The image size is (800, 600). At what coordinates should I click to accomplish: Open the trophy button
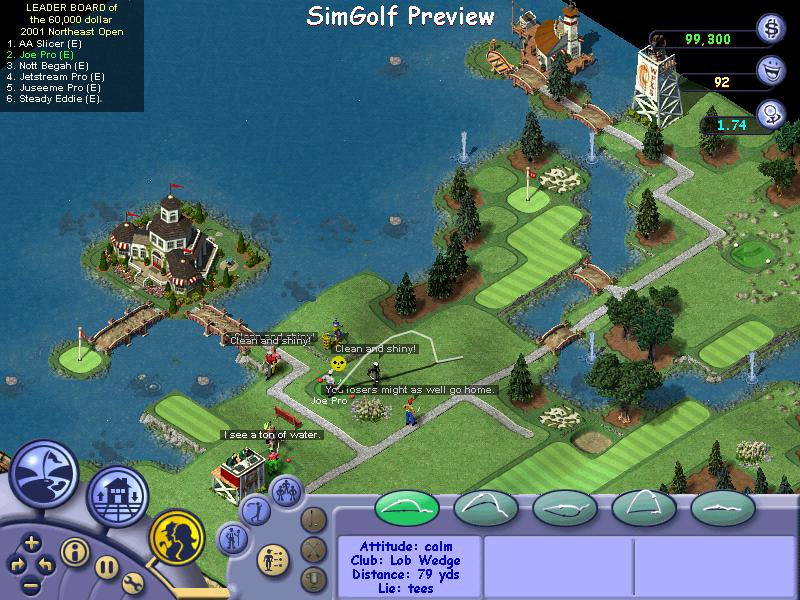click(314, 578)
